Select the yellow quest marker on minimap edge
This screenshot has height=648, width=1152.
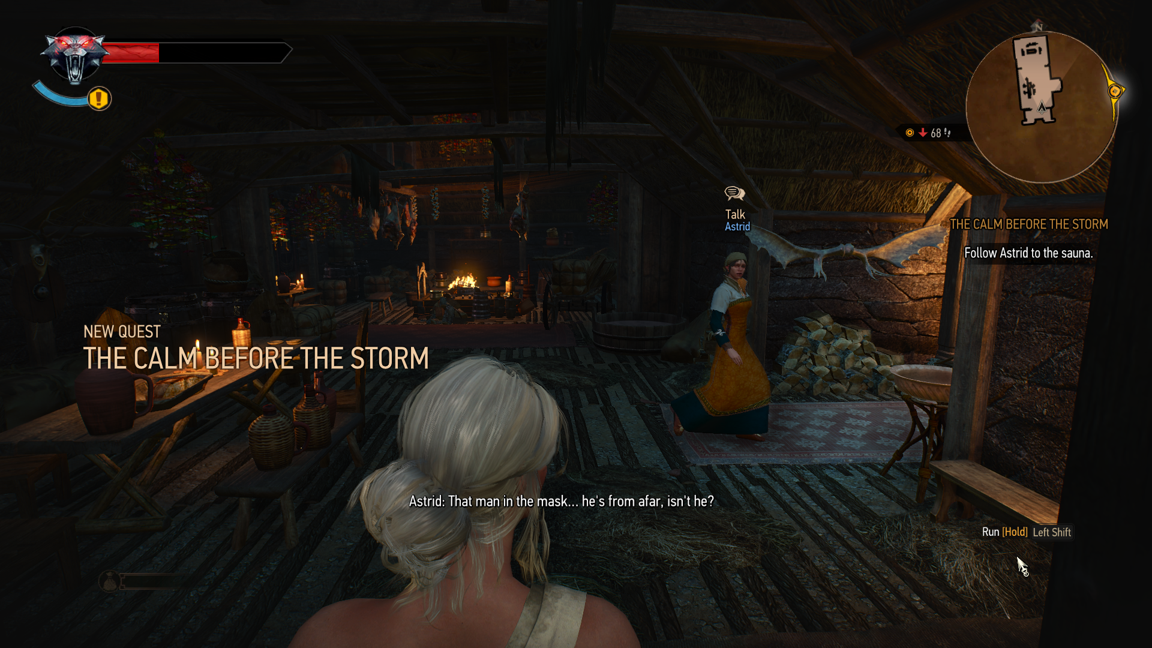pyautogui.click(x=1114, y=91)
